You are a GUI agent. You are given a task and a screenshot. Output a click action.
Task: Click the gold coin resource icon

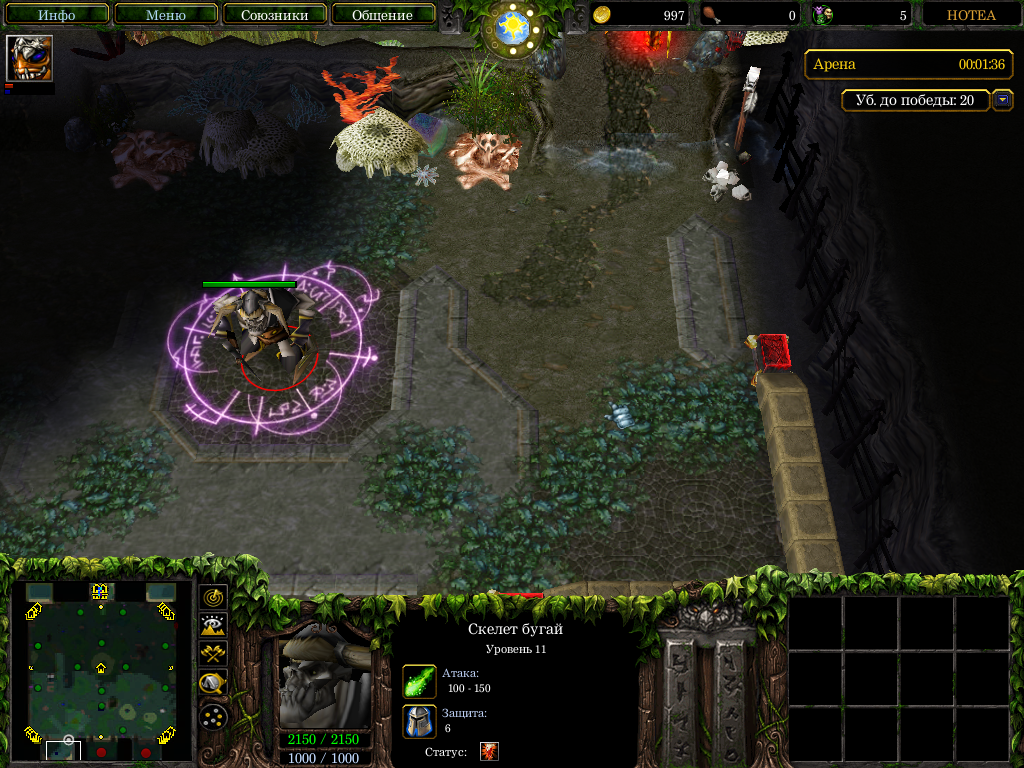point(603,15)
